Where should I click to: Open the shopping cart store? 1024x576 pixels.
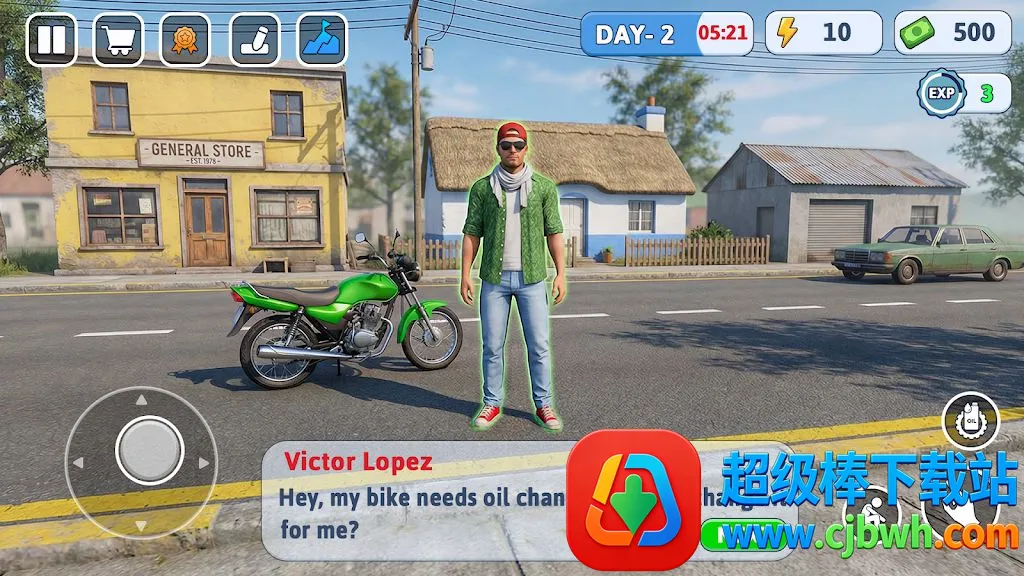click(119, 40)
